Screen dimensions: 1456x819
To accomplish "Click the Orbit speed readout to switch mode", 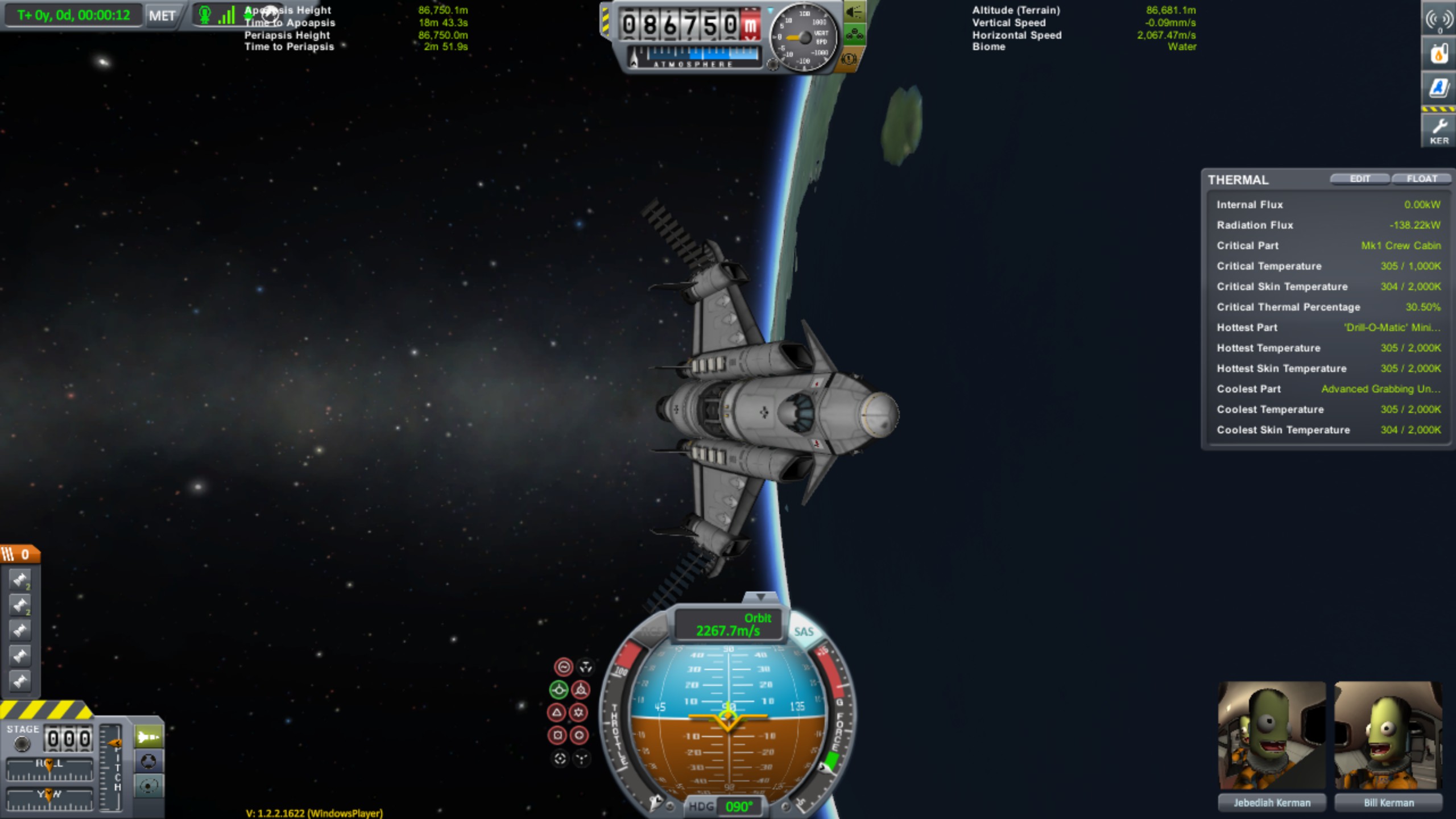I will [x=729, y=625].
